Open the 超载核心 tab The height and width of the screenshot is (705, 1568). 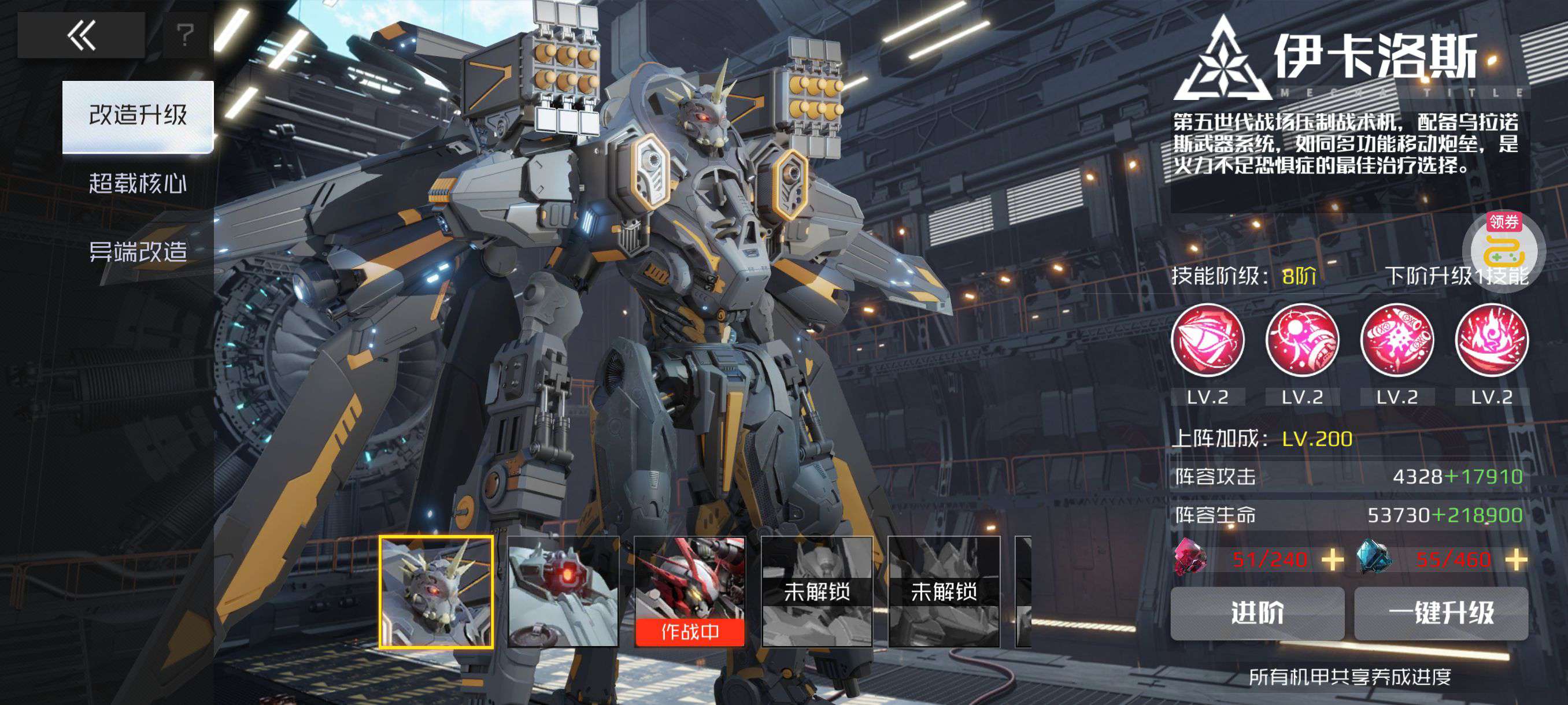coord(138,183)
